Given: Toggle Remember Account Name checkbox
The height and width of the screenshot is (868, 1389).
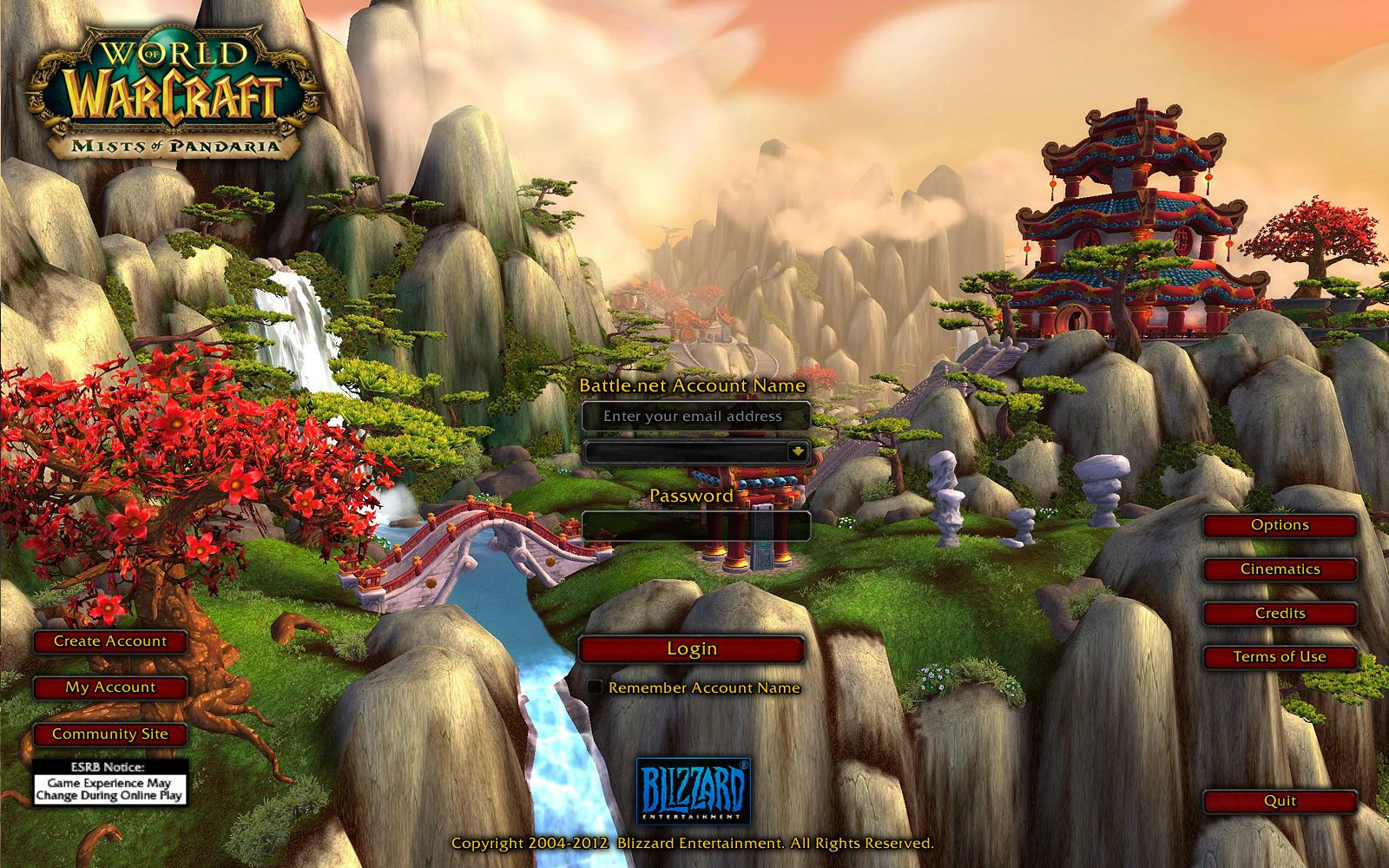Looking at the screenshot, I should (x=595, y=687).
